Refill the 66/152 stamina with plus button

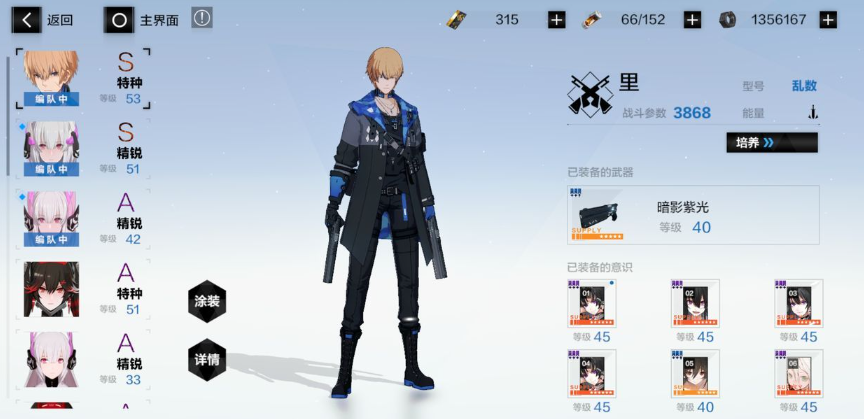[692, 20]
